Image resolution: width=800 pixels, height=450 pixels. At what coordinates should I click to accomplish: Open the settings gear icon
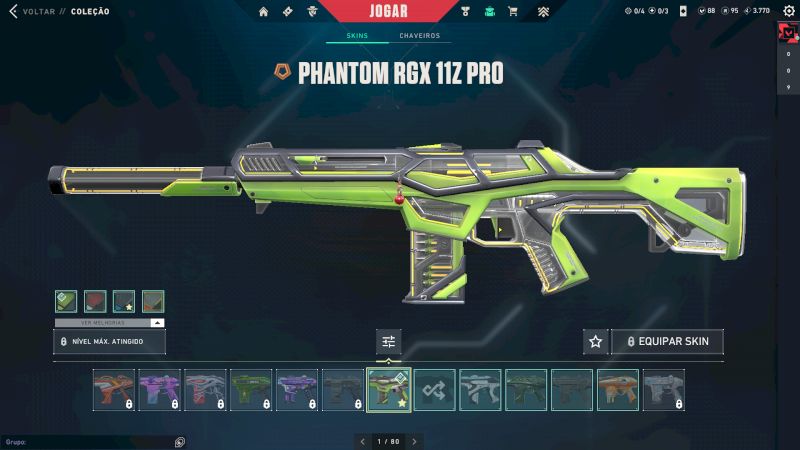(x=787, y=11)
